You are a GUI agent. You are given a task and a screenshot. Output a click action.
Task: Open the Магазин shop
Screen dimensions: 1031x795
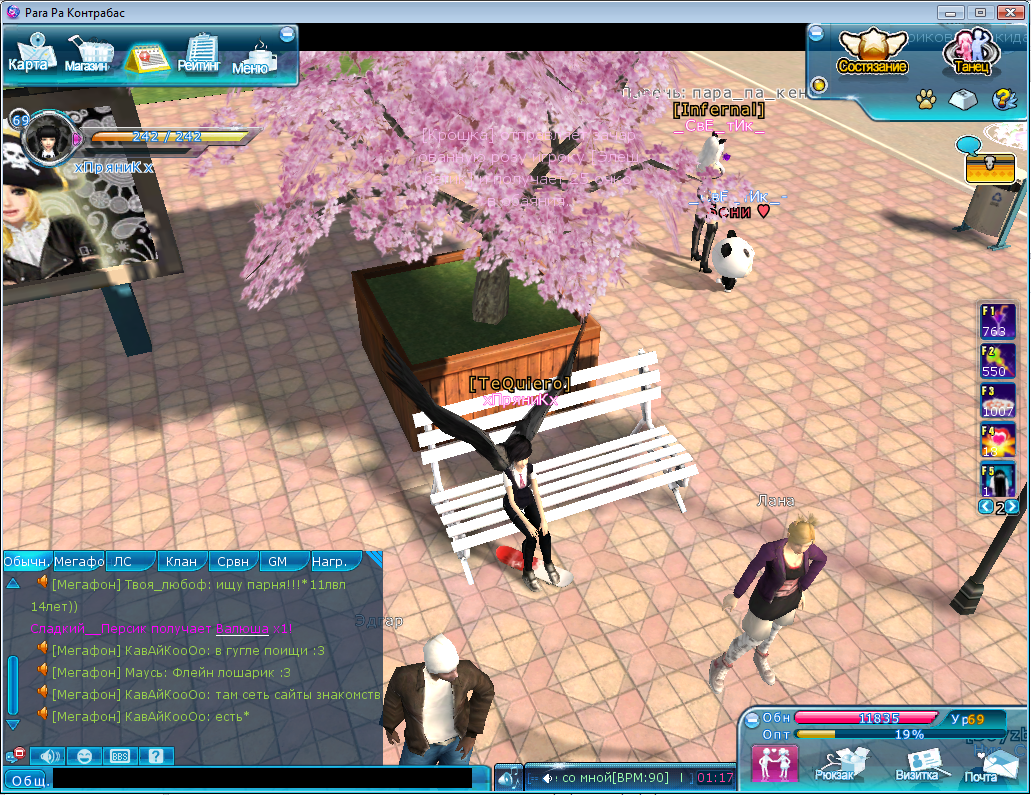point(89,55)
